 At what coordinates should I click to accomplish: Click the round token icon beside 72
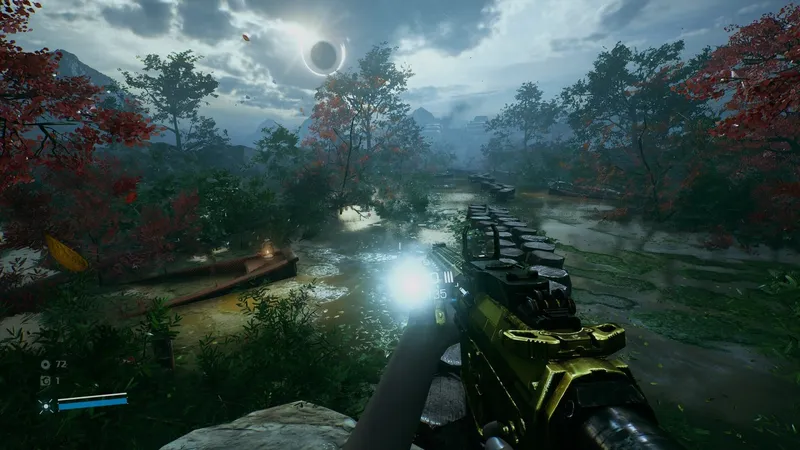(45, 364)
